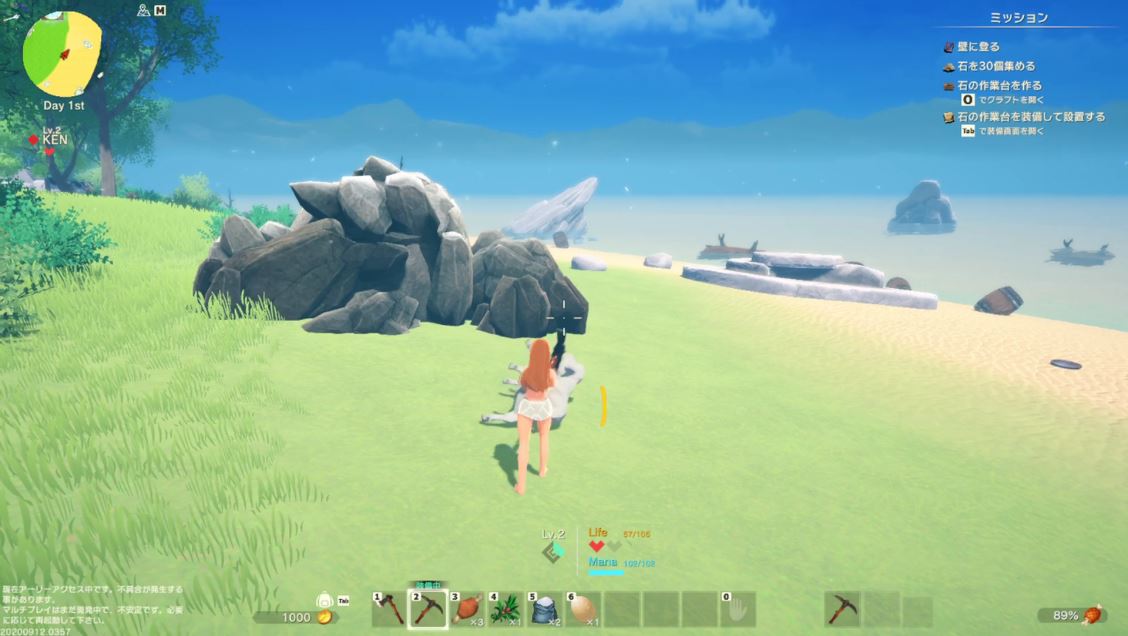Select the egg in hotbar slot 6
Image resolution: width=1128 pixels, height=636 pixels.
pos(584,609)
